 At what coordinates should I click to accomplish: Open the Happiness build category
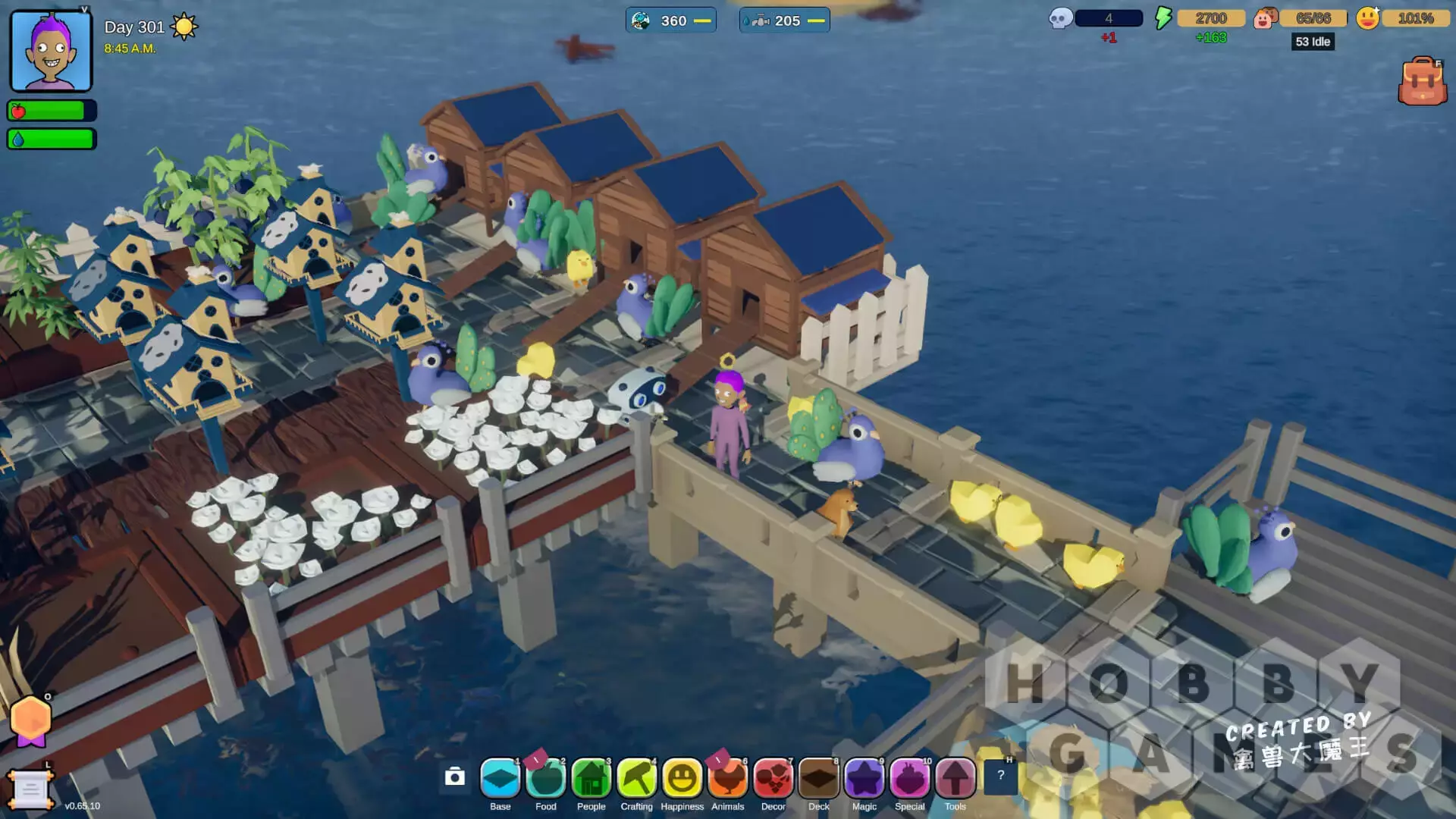[682, 779]
